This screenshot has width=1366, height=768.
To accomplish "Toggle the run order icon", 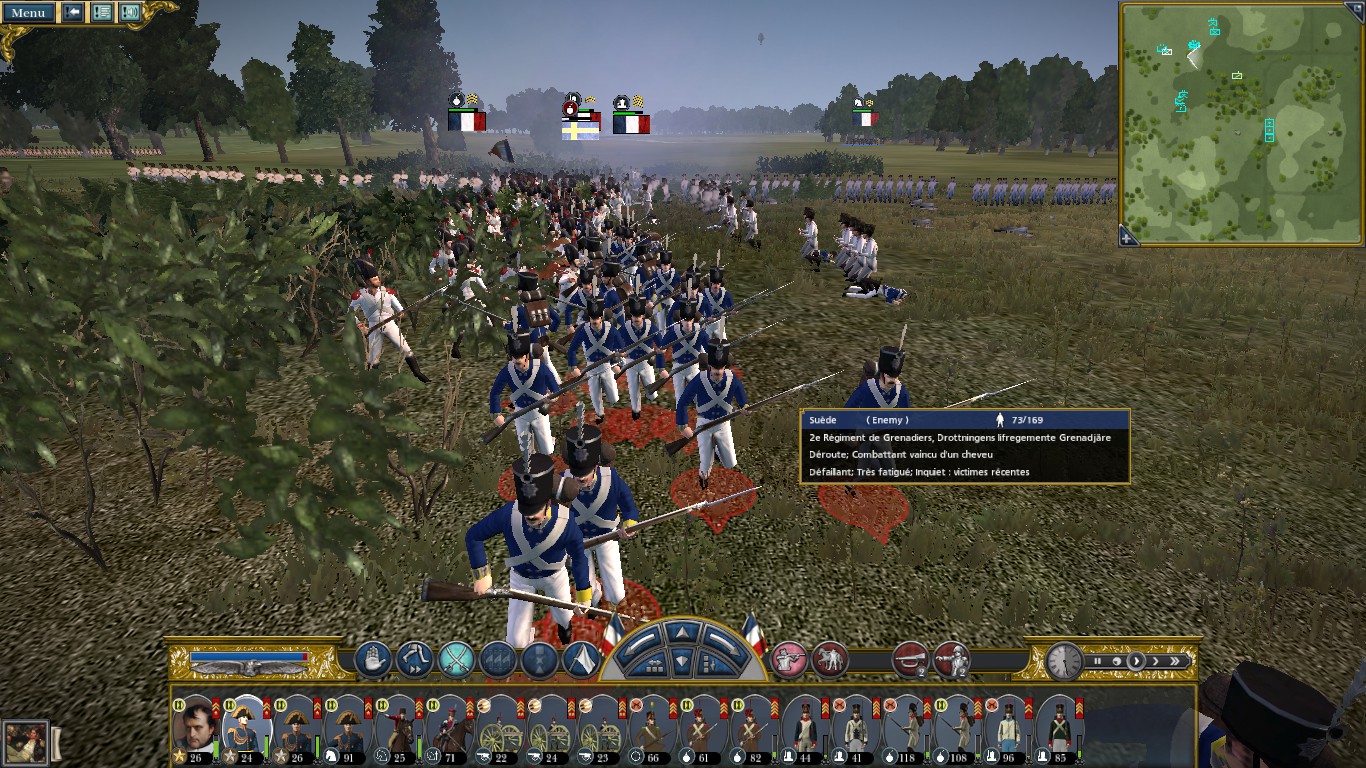I will point(414,659).
